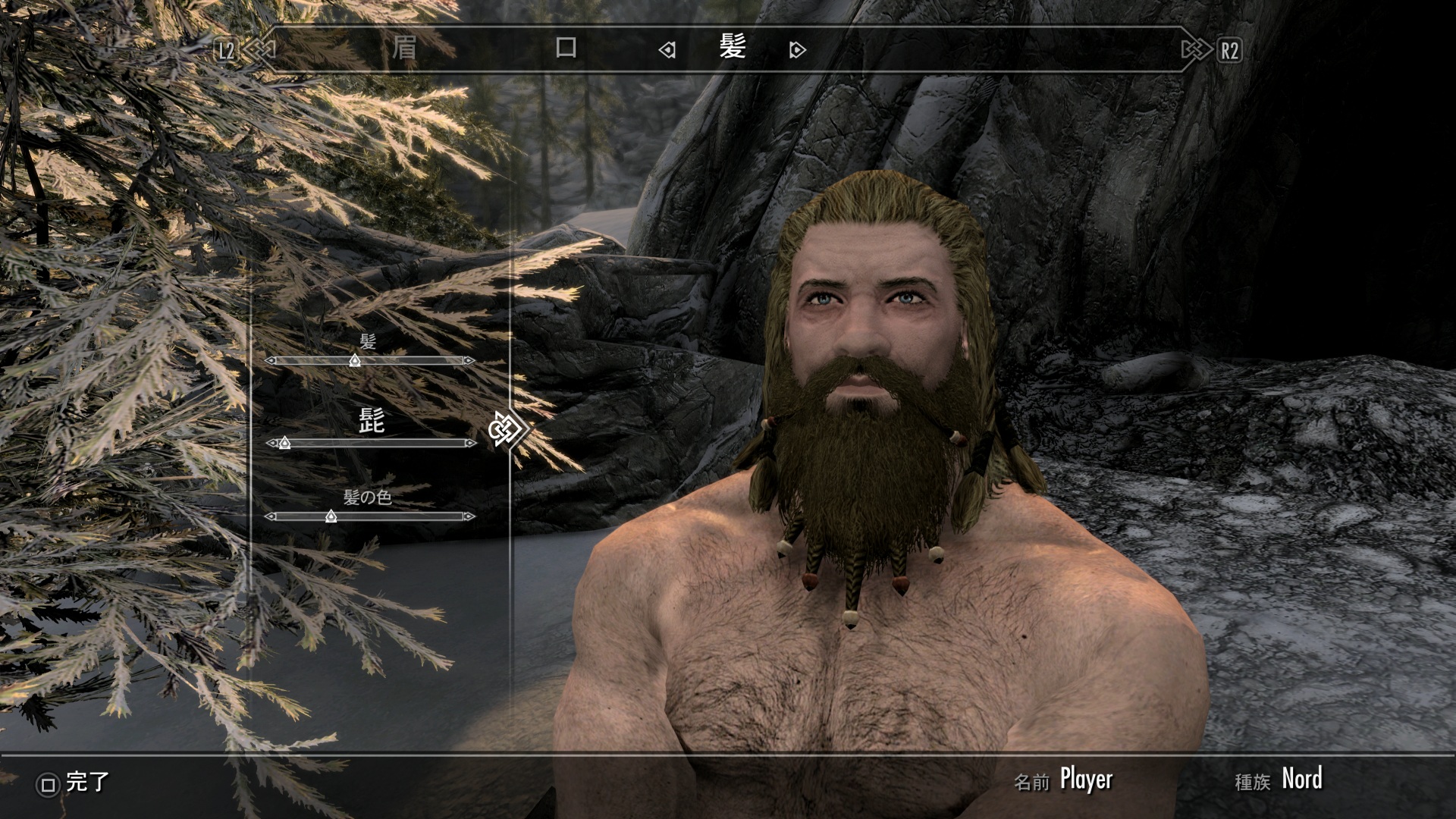The image size is (1456, 819).
Task: Adjust the 髪の色 hair color slider
Action: click(331, 516)
